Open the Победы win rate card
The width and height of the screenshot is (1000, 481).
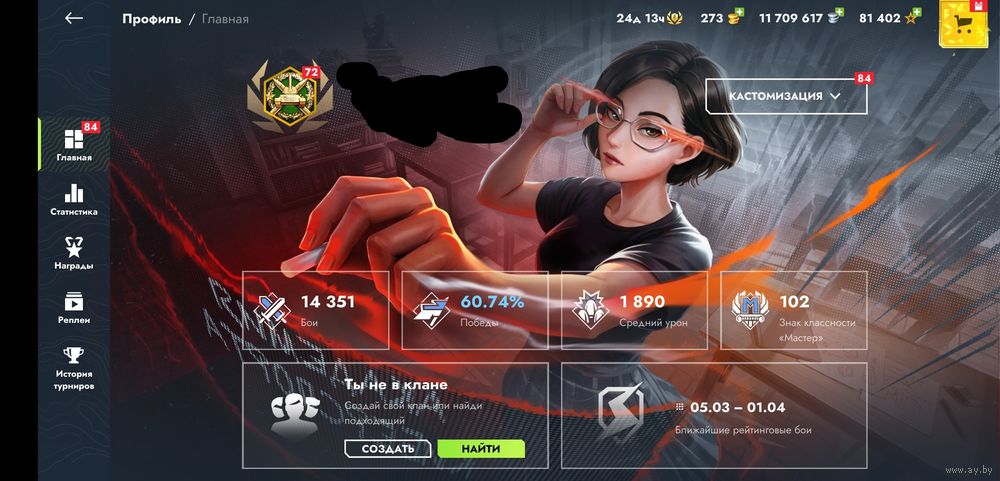[x=475, y=310]
